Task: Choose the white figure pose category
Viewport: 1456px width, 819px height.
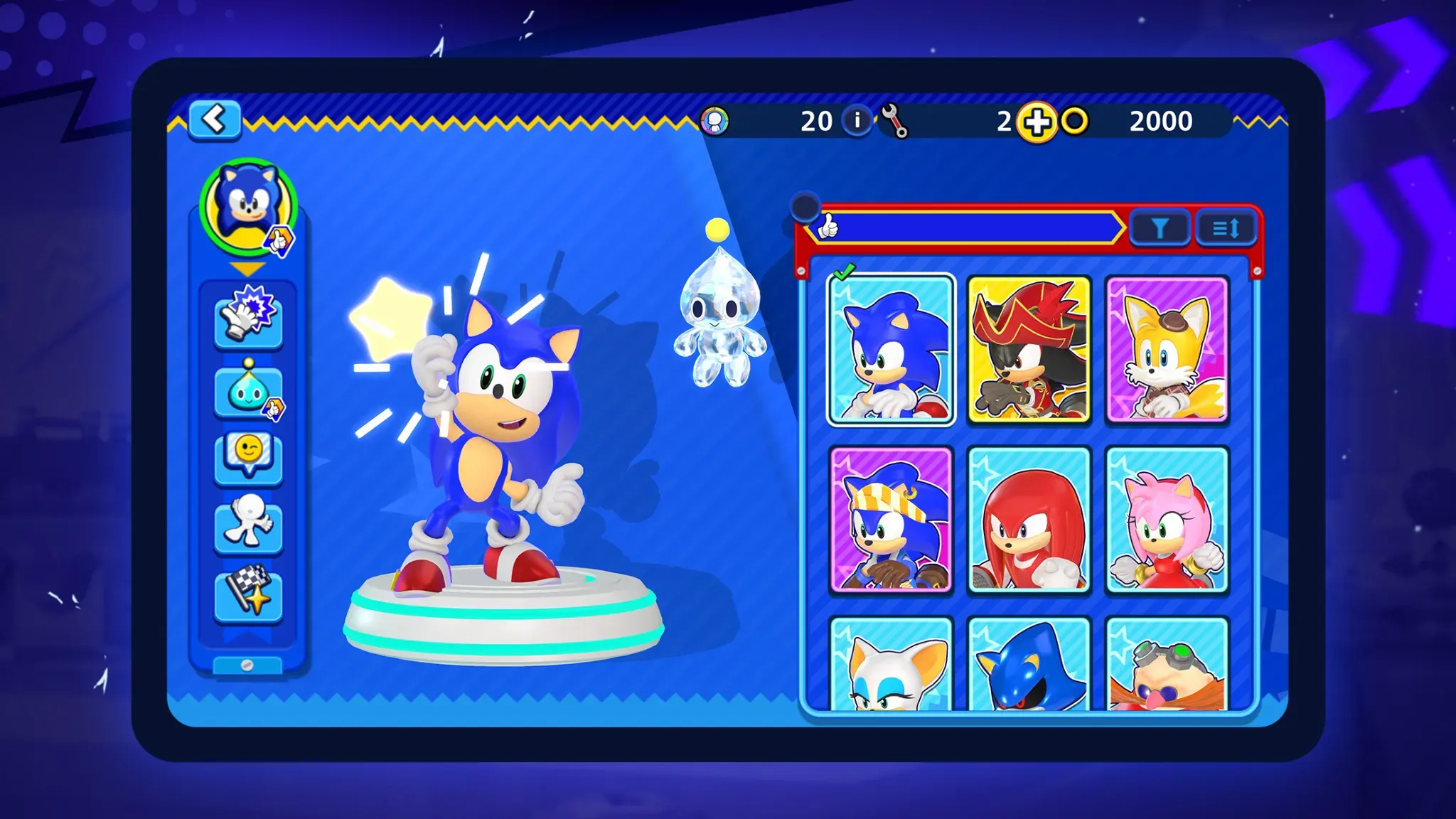Action: 248,525
